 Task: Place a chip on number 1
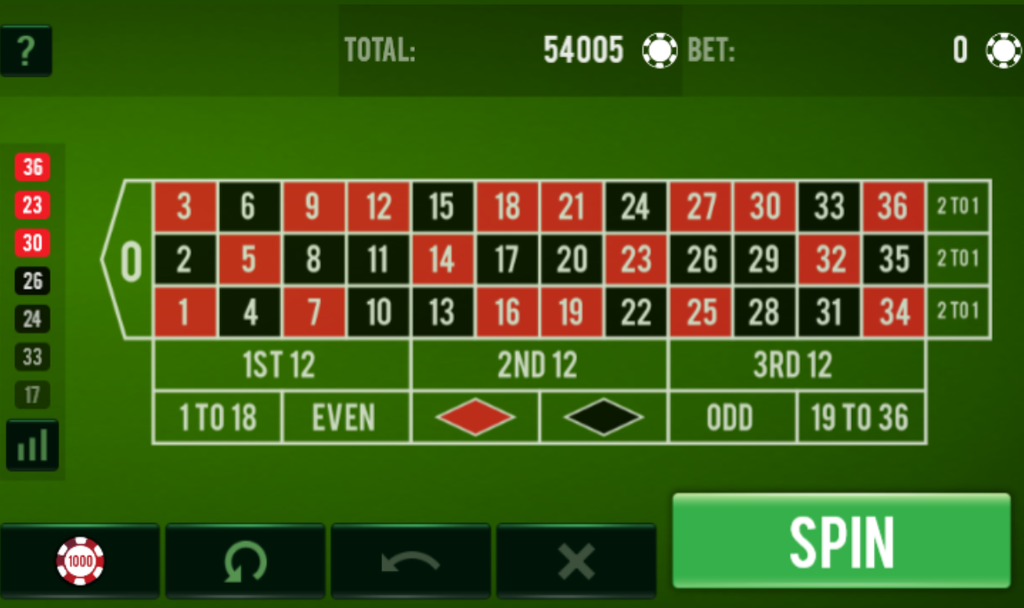[x=184, y=312]
